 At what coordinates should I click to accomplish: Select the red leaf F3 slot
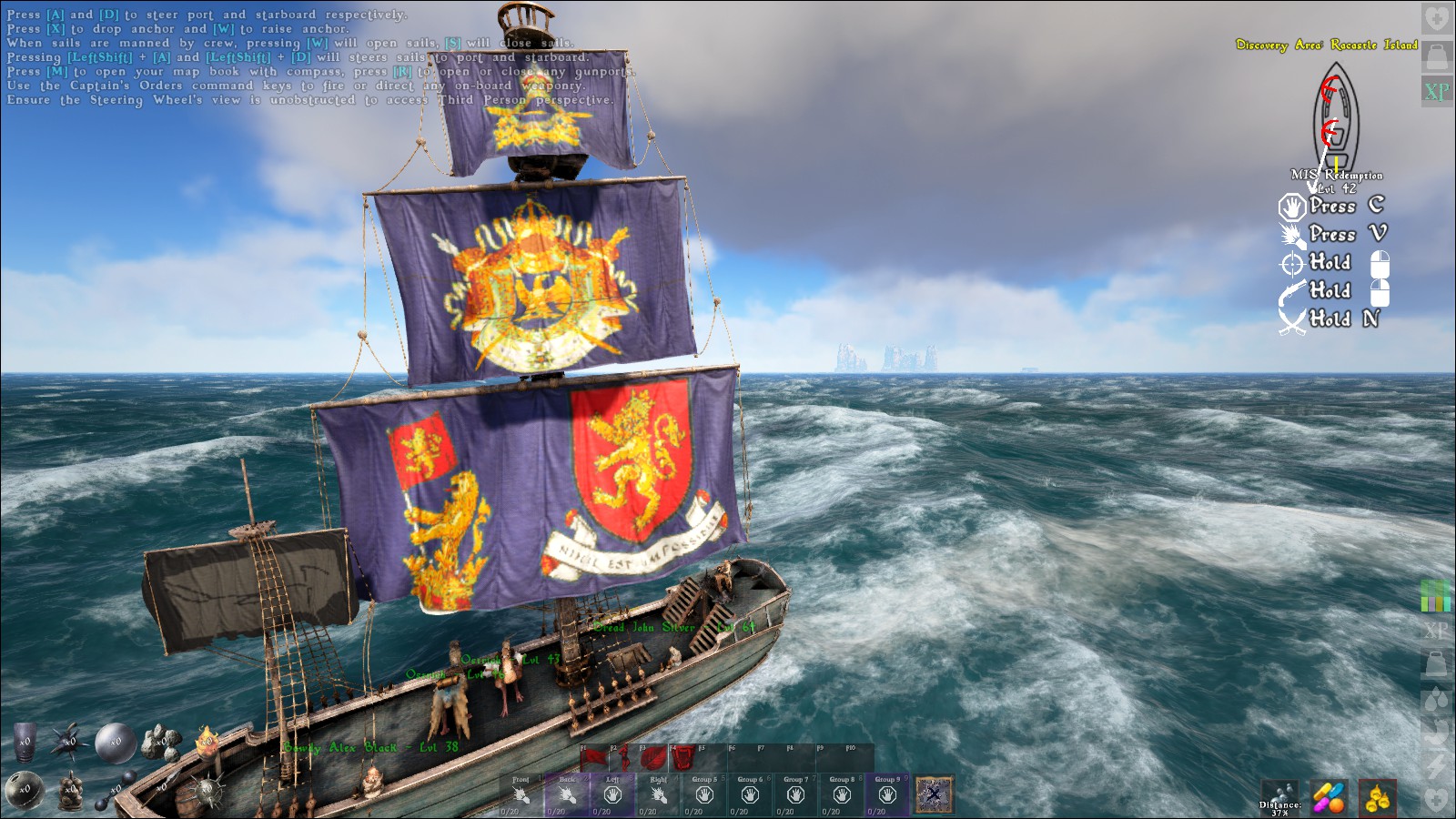tap(652, 758)
